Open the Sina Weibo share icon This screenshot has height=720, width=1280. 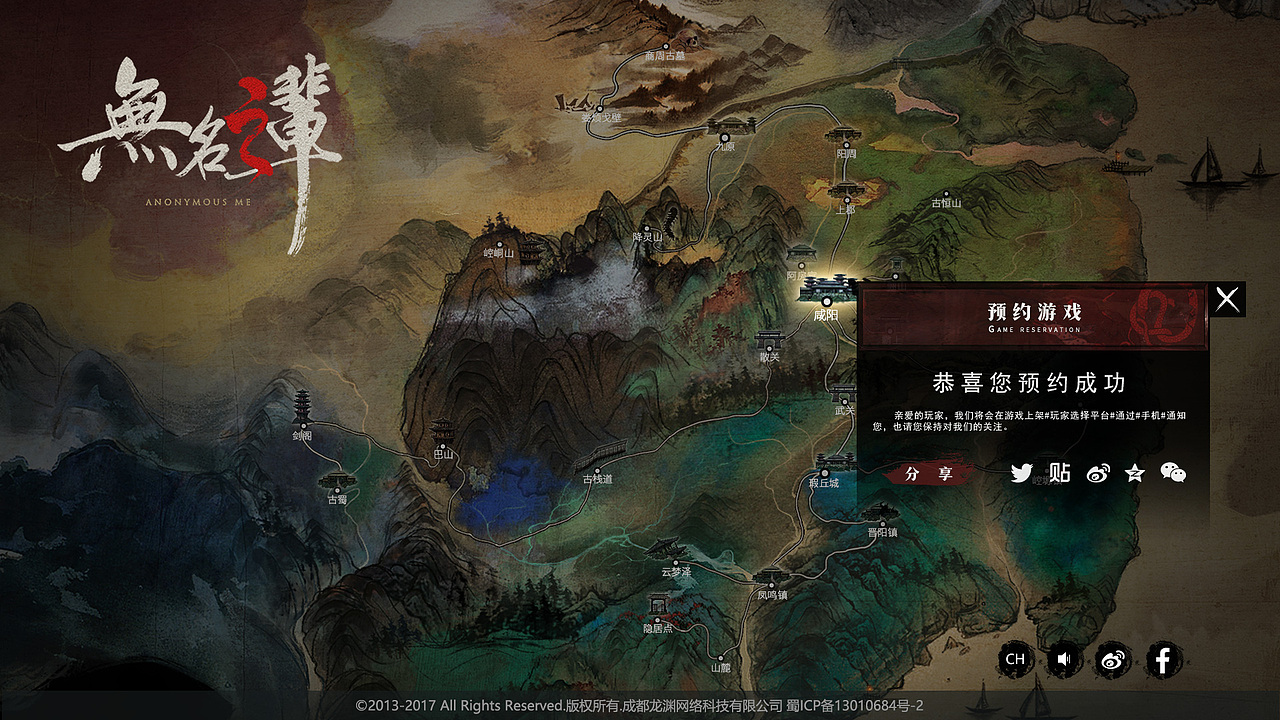(1097, 473)
